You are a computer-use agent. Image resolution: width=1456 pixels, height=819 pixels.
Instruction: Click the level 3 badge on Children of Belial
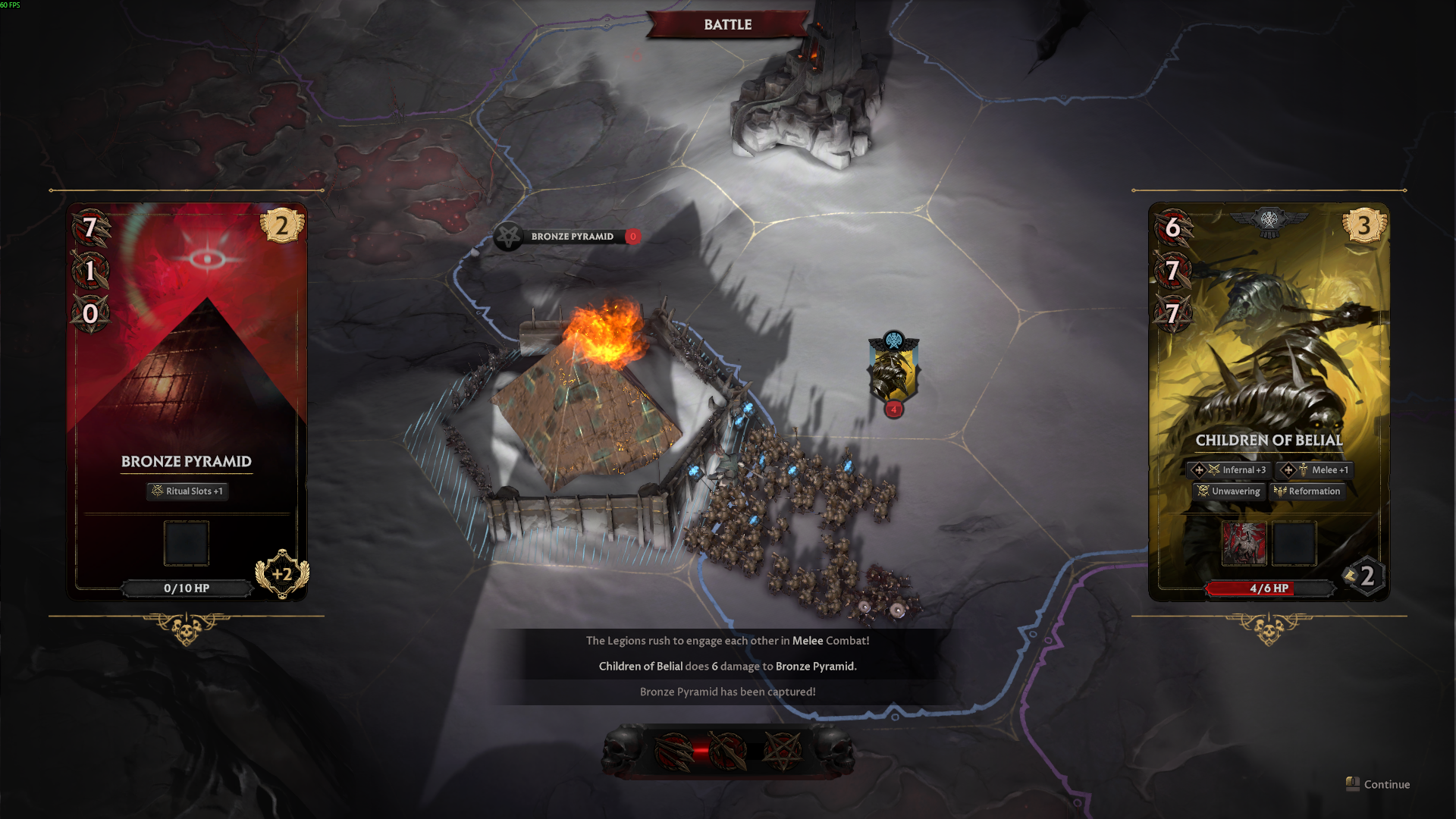tap(1363, 225)
